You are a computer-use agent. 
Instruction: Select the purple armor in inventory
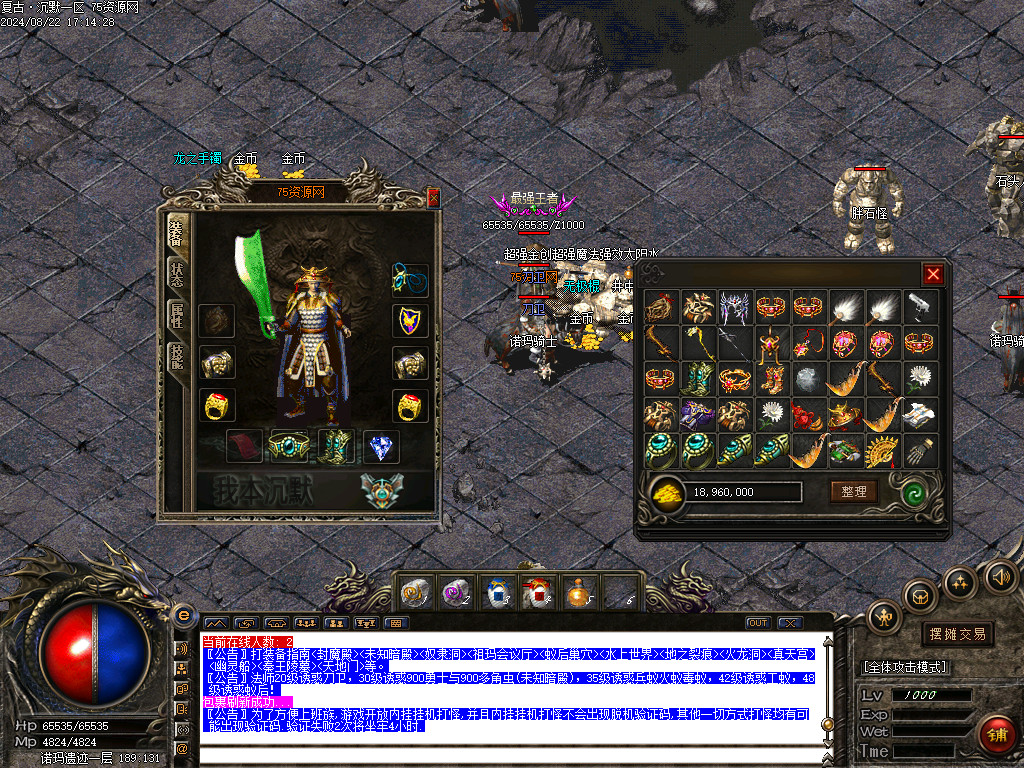[x=695, y=415]
